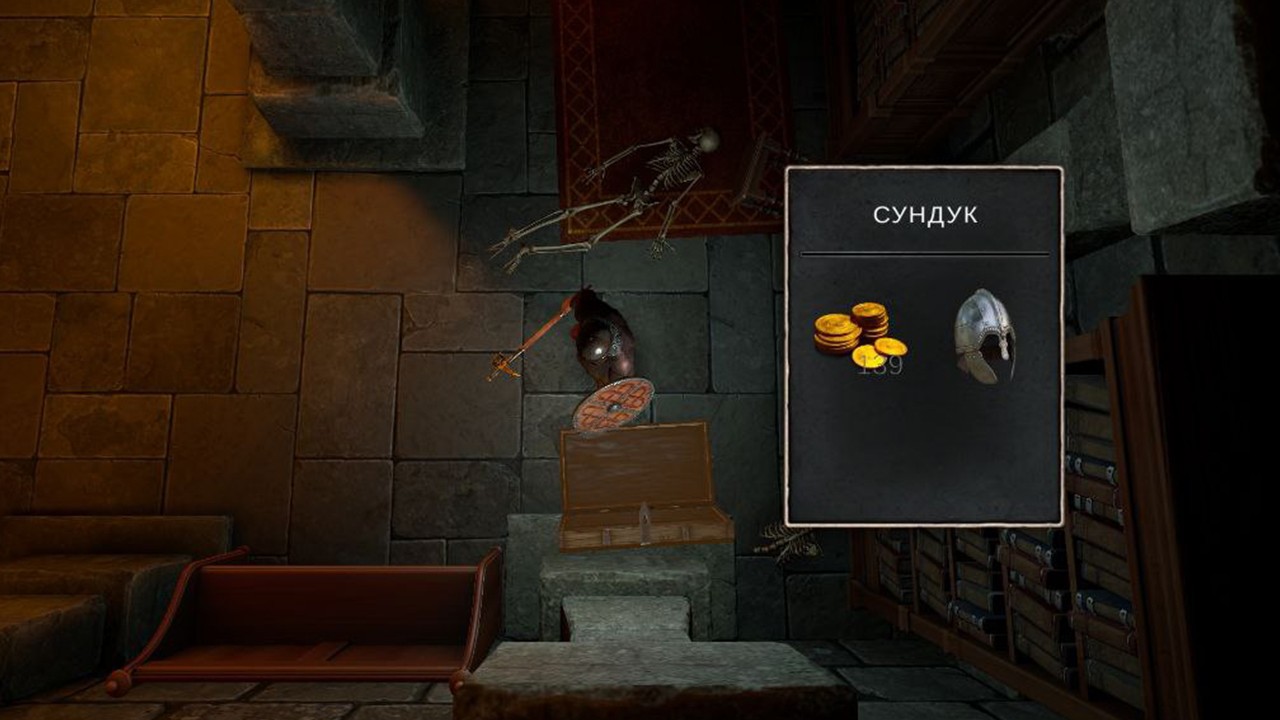The width and height of the screenshot is (1280, 720).
Task: Pick the steel helmet from the chest
Action: 985,336
